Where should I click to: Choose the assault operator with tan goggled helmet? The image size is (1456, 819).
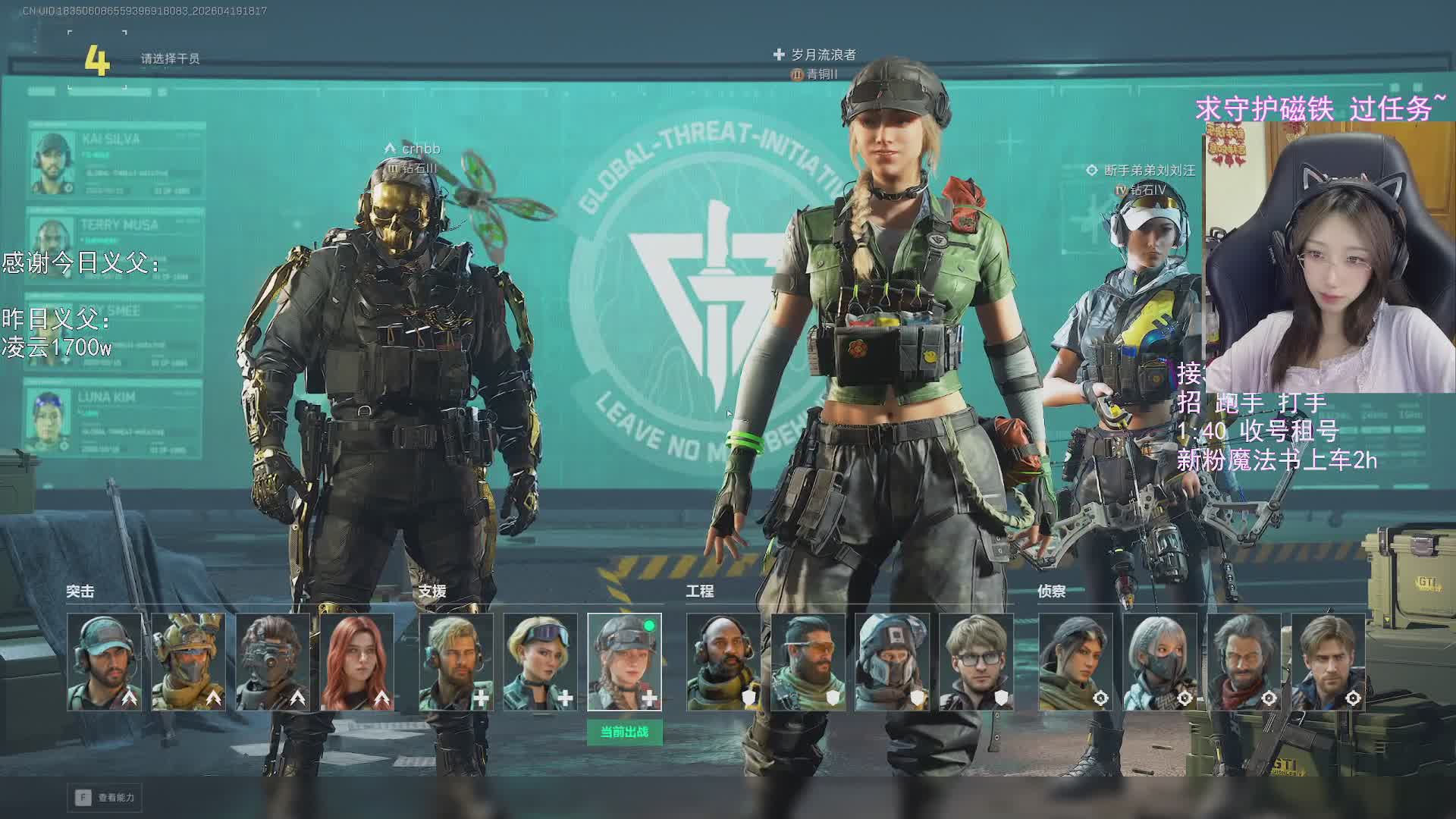tap(189, 661)
